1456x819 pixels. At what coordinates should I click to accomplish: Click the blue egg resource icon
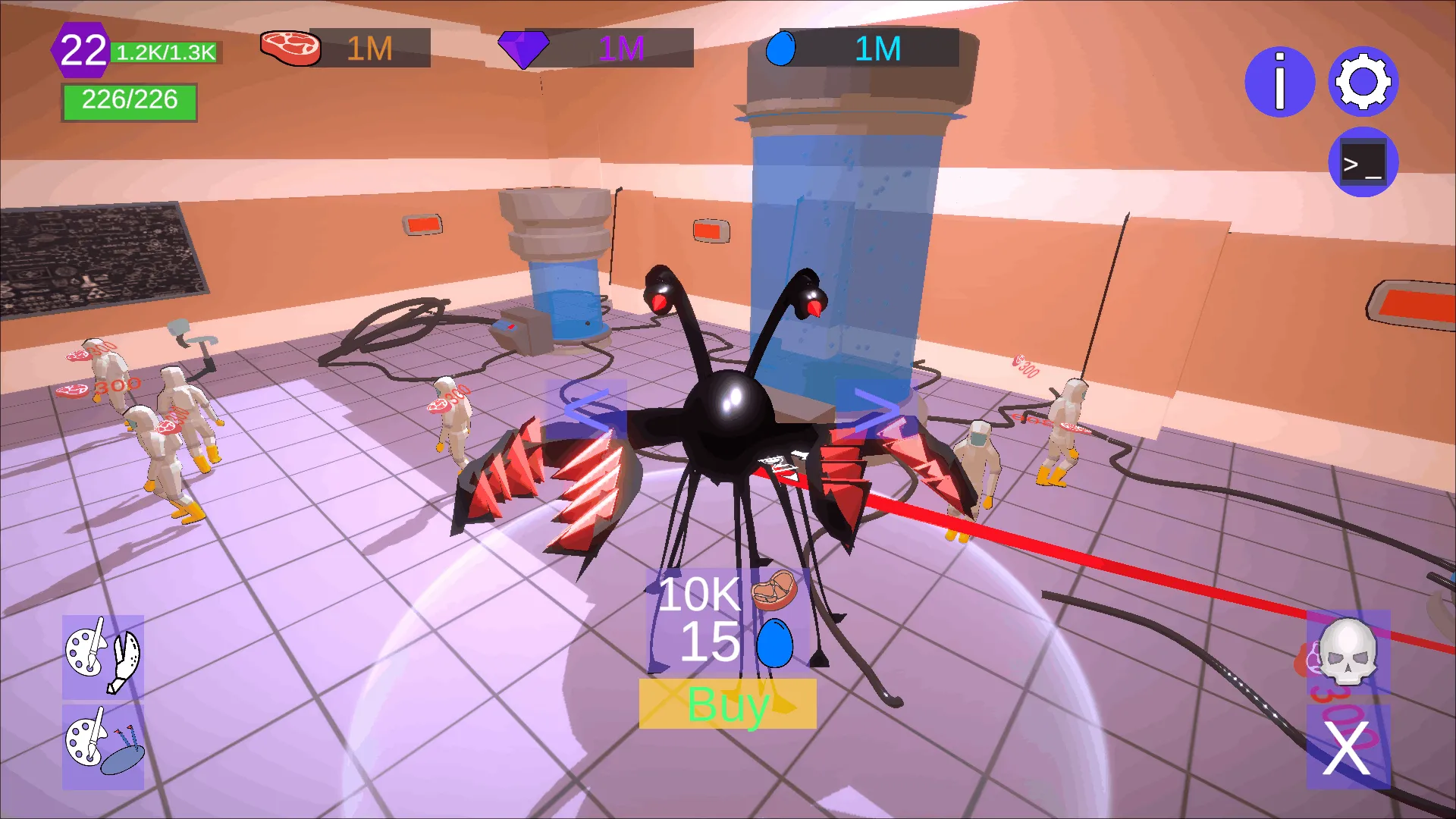783,48
